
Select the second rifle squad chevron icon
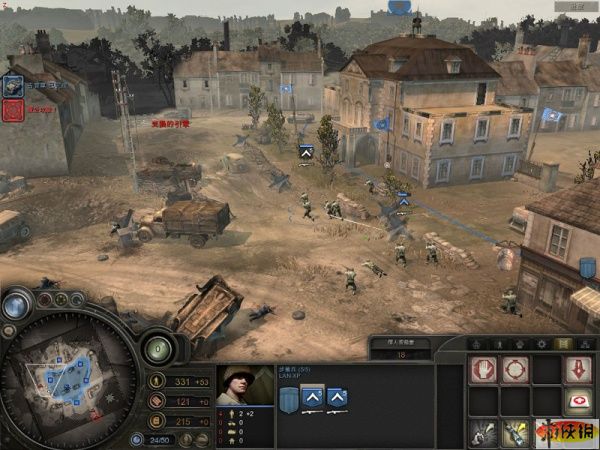tap(338, 400)
